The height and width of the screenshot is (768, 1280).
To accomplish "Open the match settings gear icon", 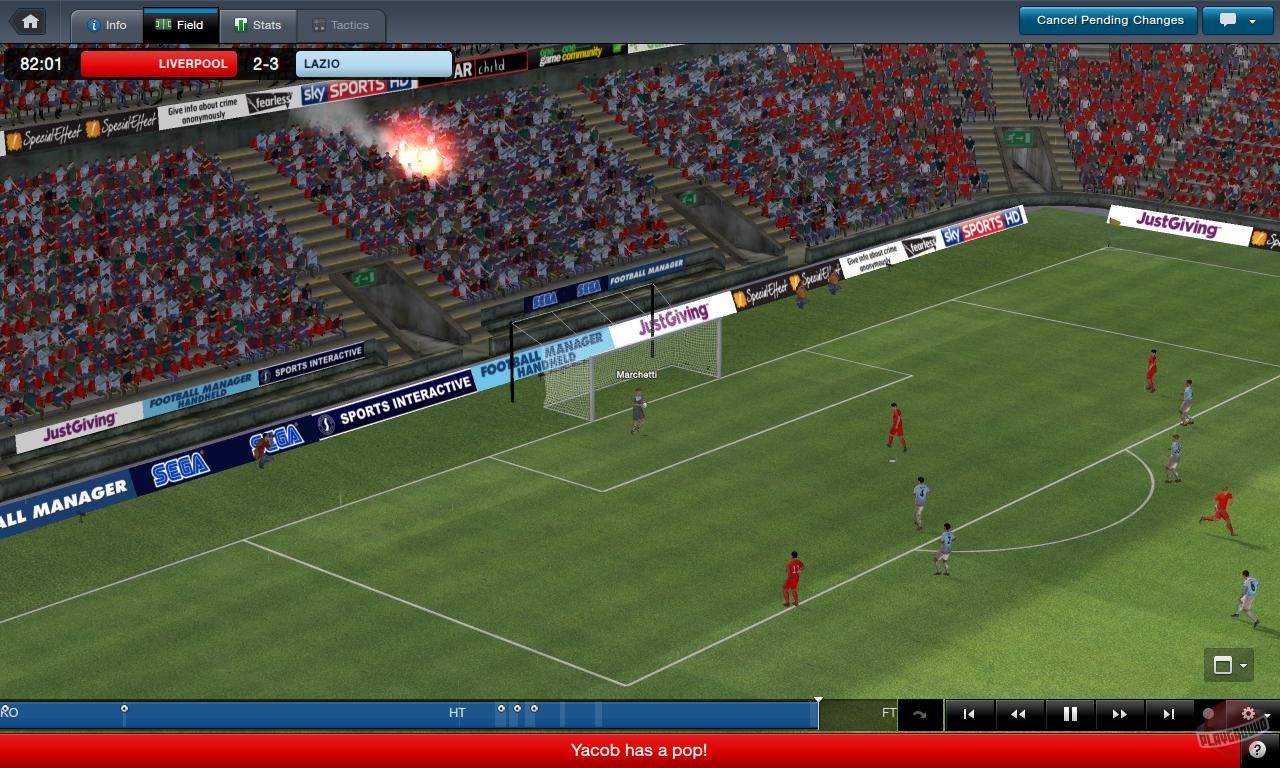I will pos(1247,713).
